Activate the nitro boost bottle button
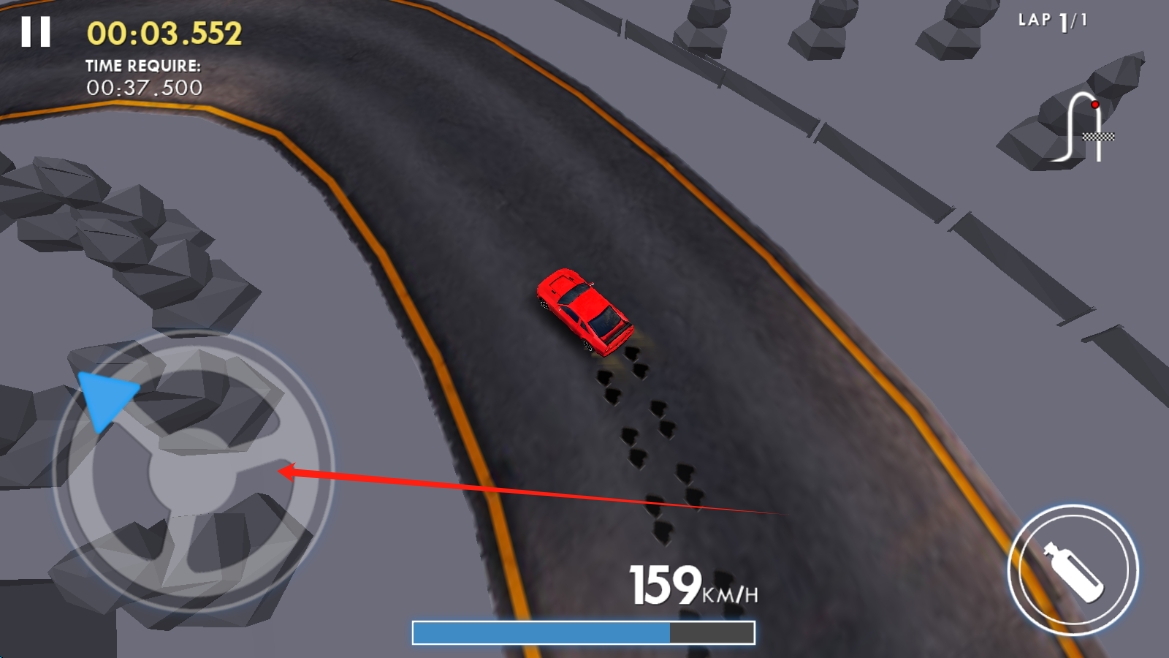Screen dimensions: 1169x658 point(1072,570)
